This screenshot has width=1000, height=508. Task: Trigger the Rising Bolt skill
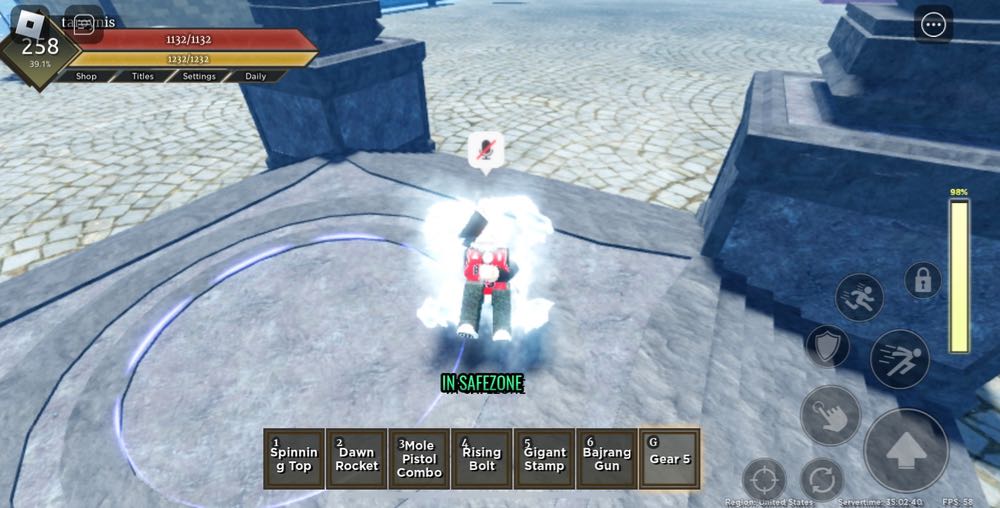point(481,459)
